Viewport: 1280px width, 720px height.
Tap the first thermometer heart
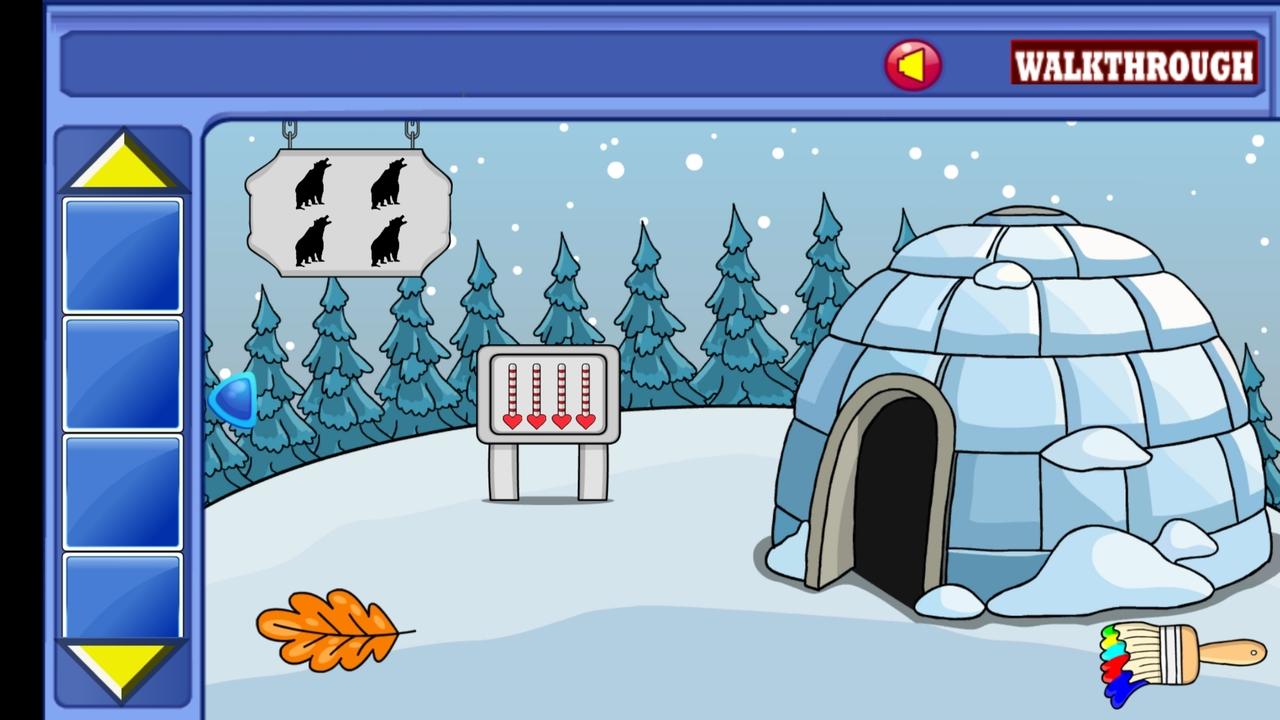tap(510, 423)
